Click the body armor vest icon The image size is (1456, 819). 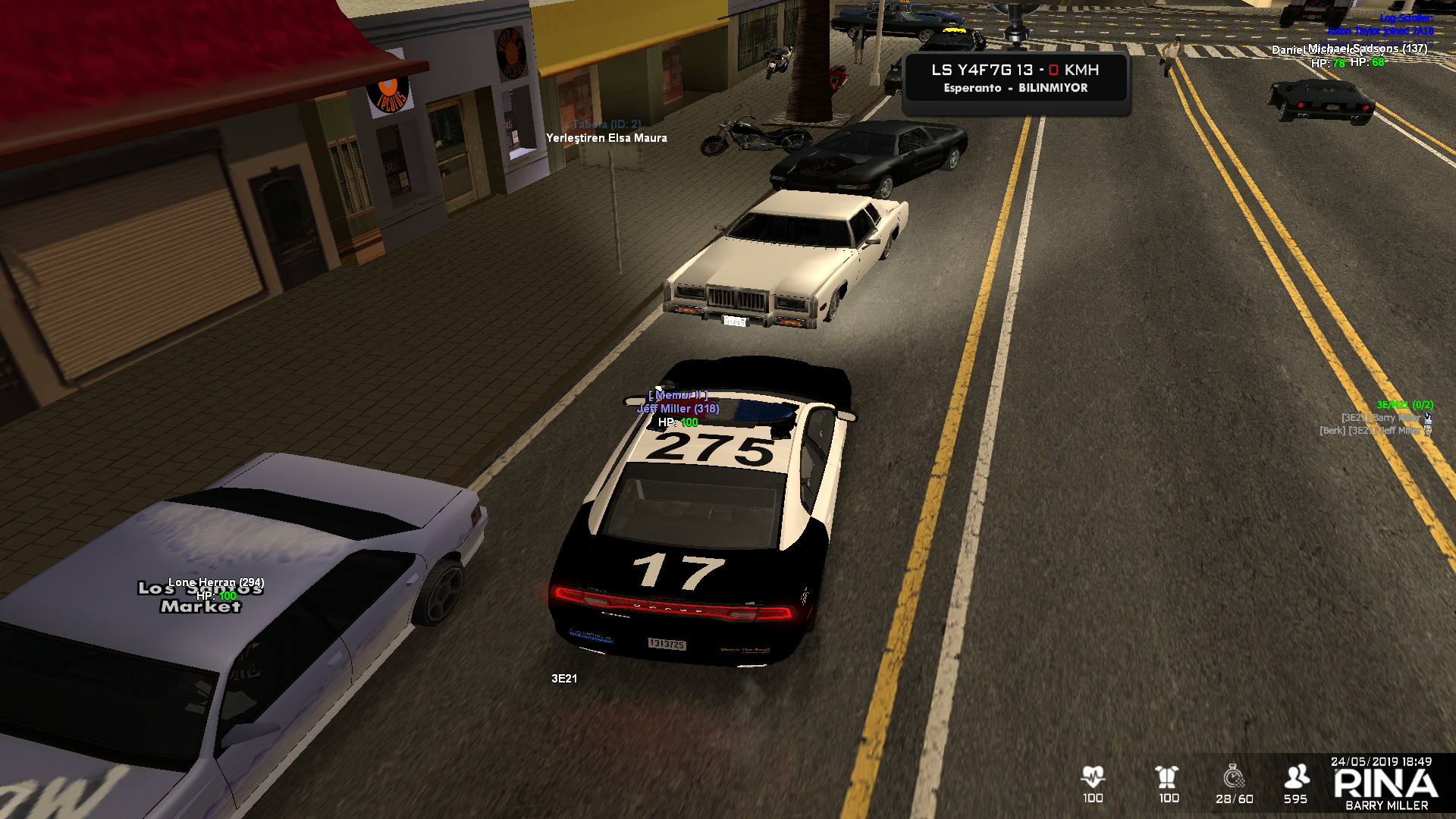tap(1167, 777)
